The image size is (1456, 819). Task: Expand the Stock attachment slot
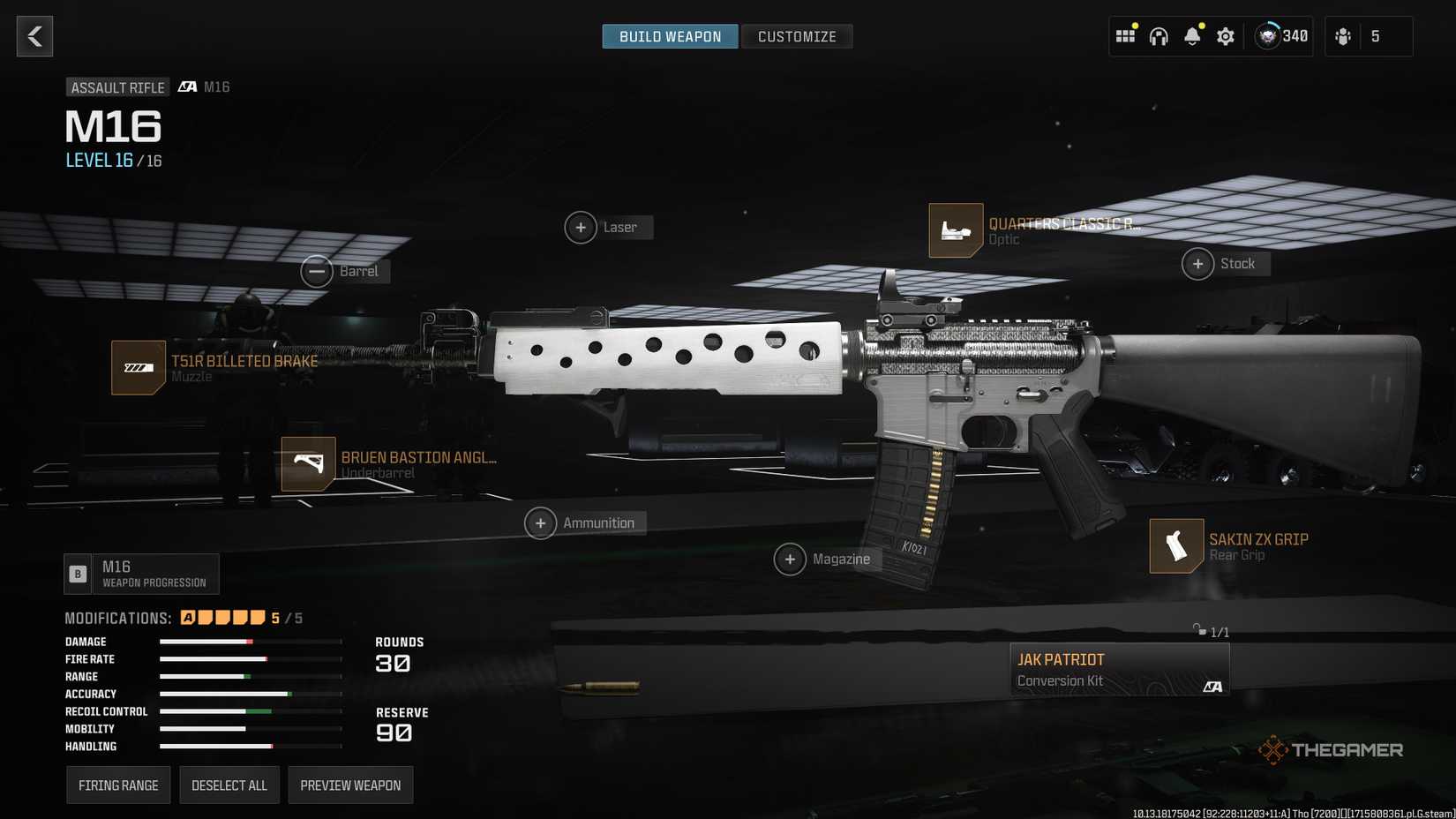click(x=1198, y=263)
